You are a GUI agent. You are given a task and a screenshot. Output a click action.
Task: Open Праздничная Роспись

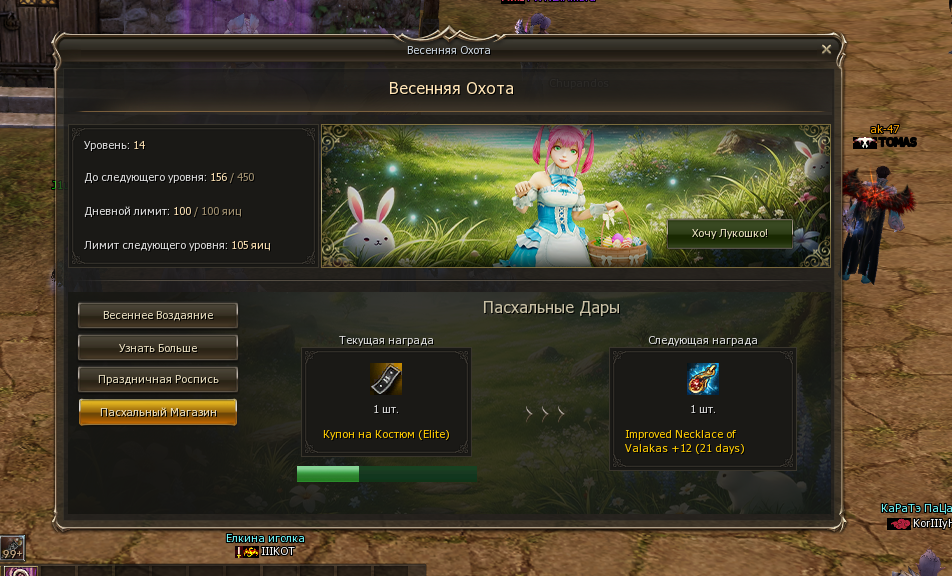[158, 380]
